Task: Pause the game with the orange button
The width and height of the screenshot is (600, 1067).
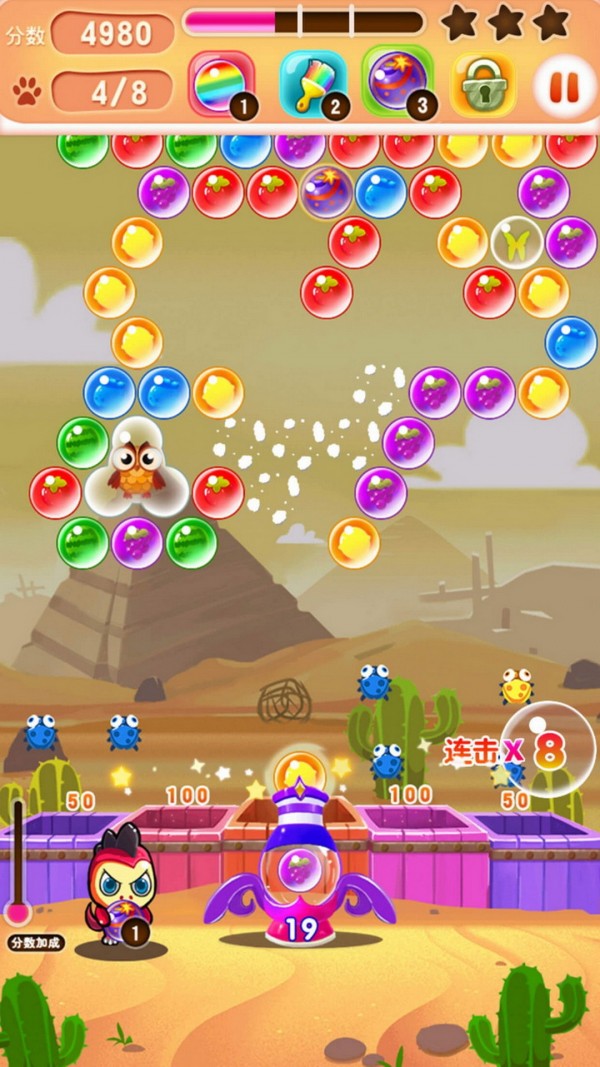Action: pyautogui.click(x=565, y=86)
